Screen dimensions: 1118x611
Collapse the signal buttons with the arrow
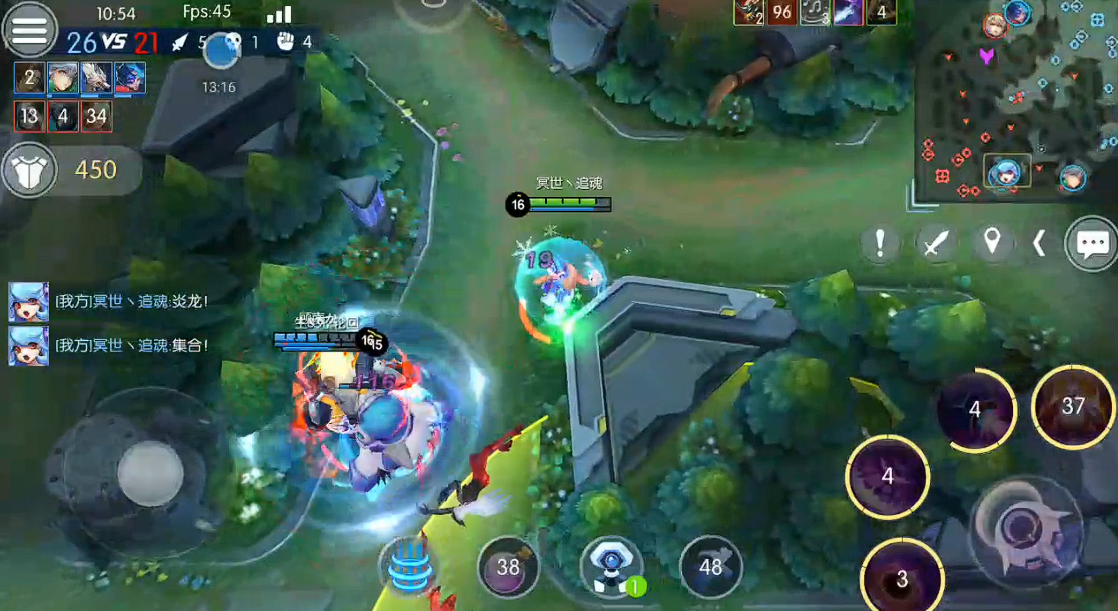[x=1039, y=243]
